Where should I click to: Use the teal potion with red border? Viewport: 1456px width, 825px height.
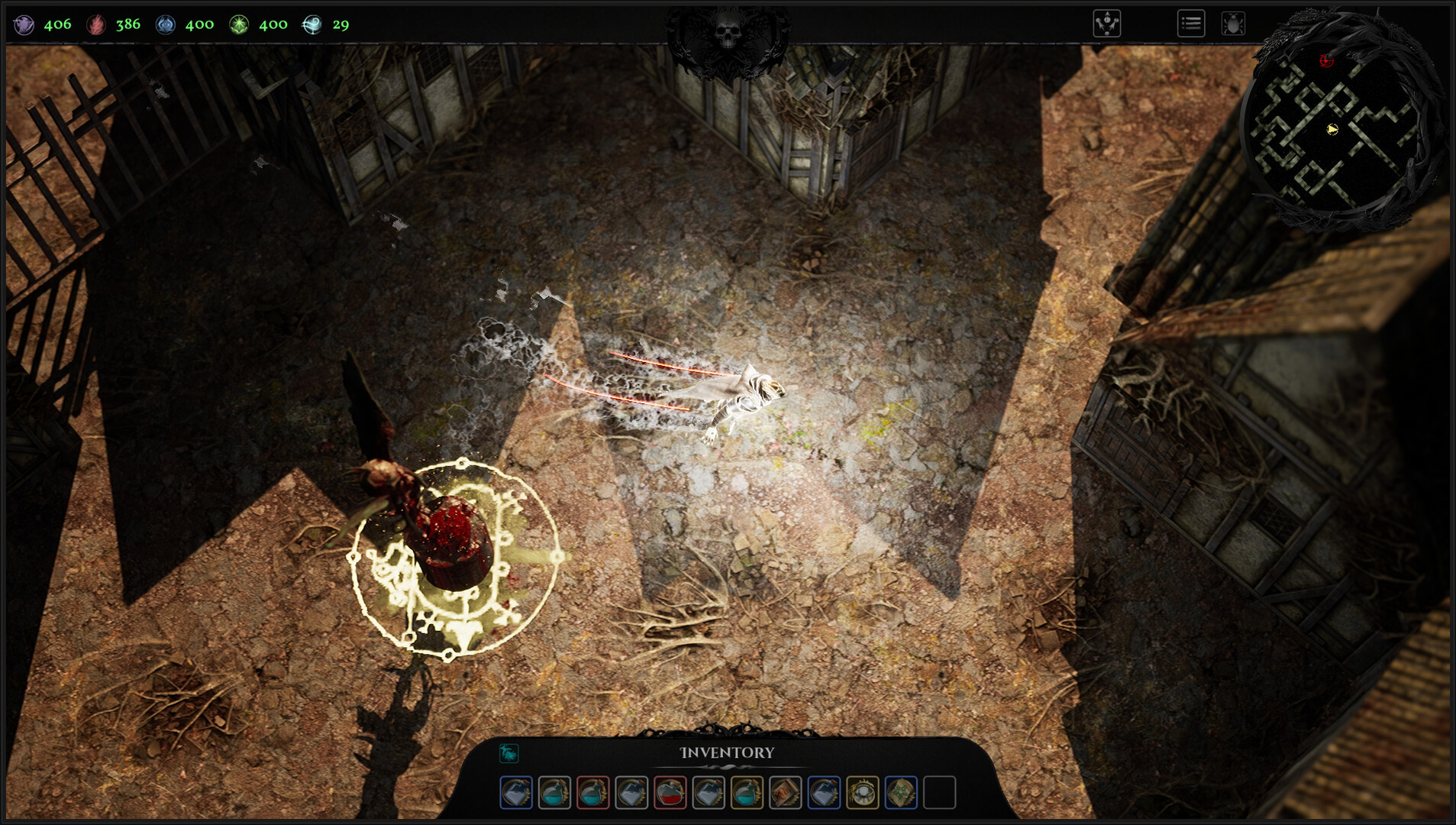(x=592, y=792)
